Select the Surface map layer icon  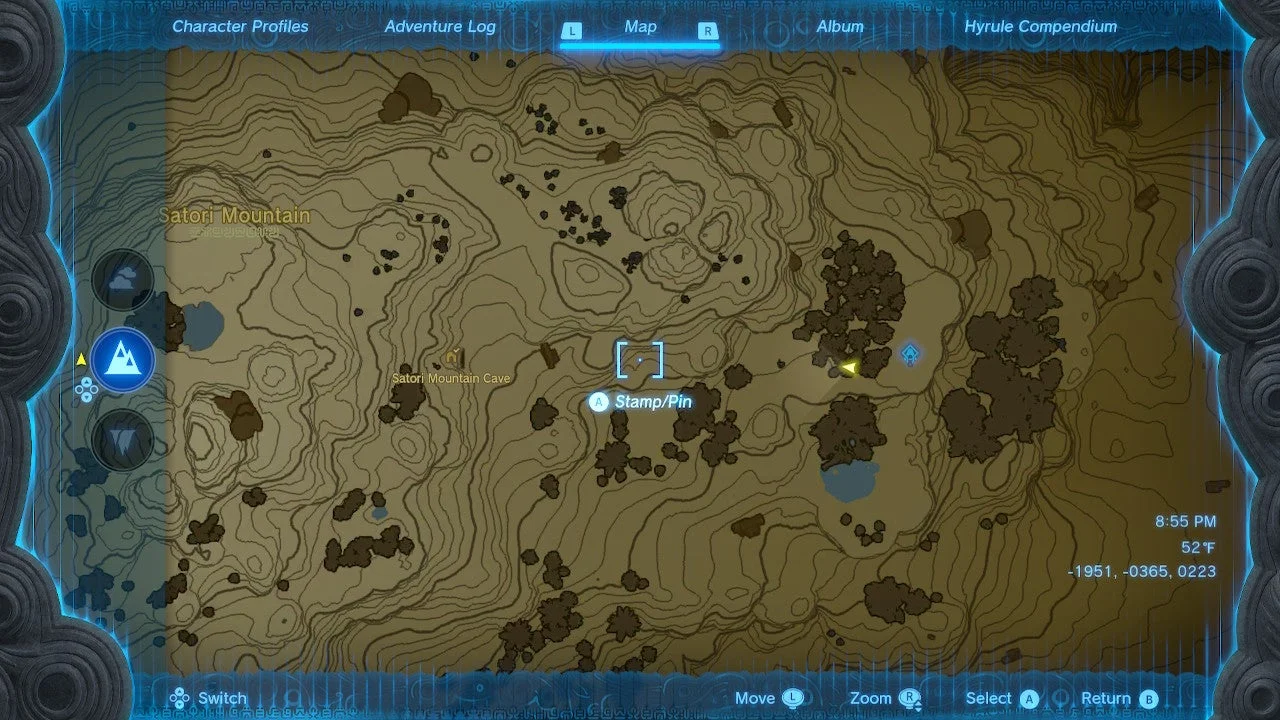click(x=123, y=359)
